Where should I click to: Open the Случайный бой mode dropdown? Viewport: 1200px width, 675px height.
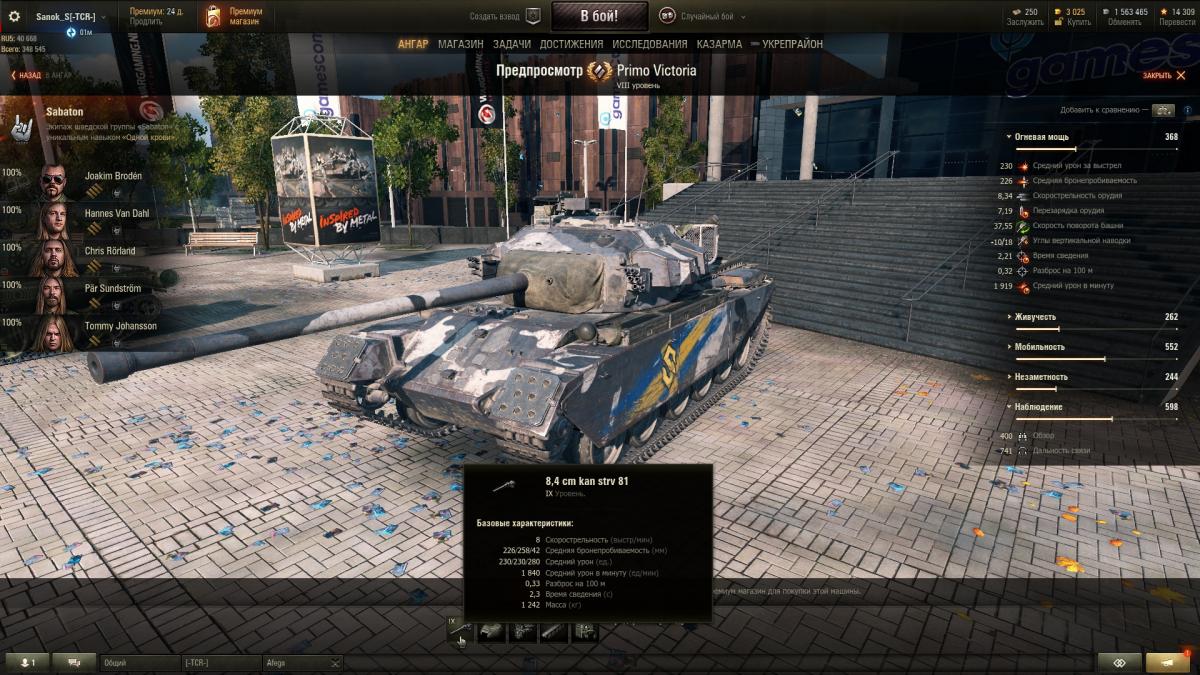coord(703,16)
